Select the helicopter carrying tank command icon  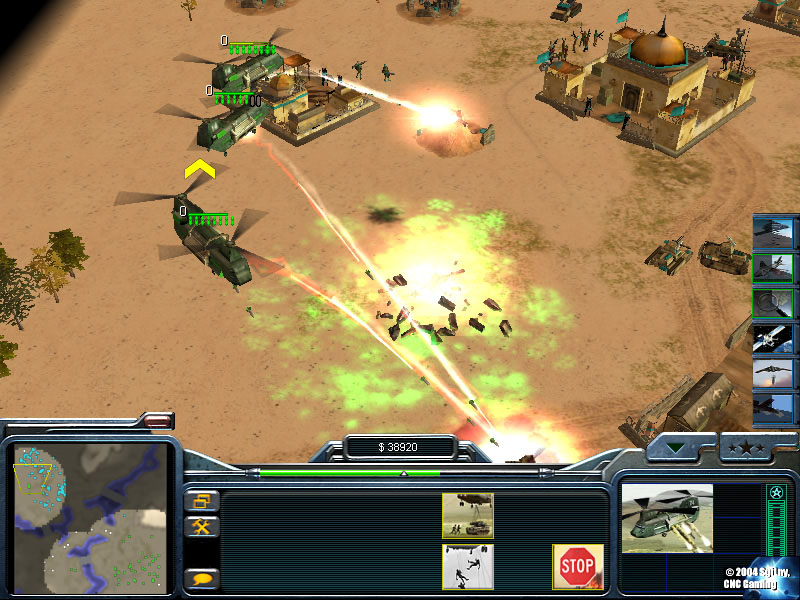(468, 515)
